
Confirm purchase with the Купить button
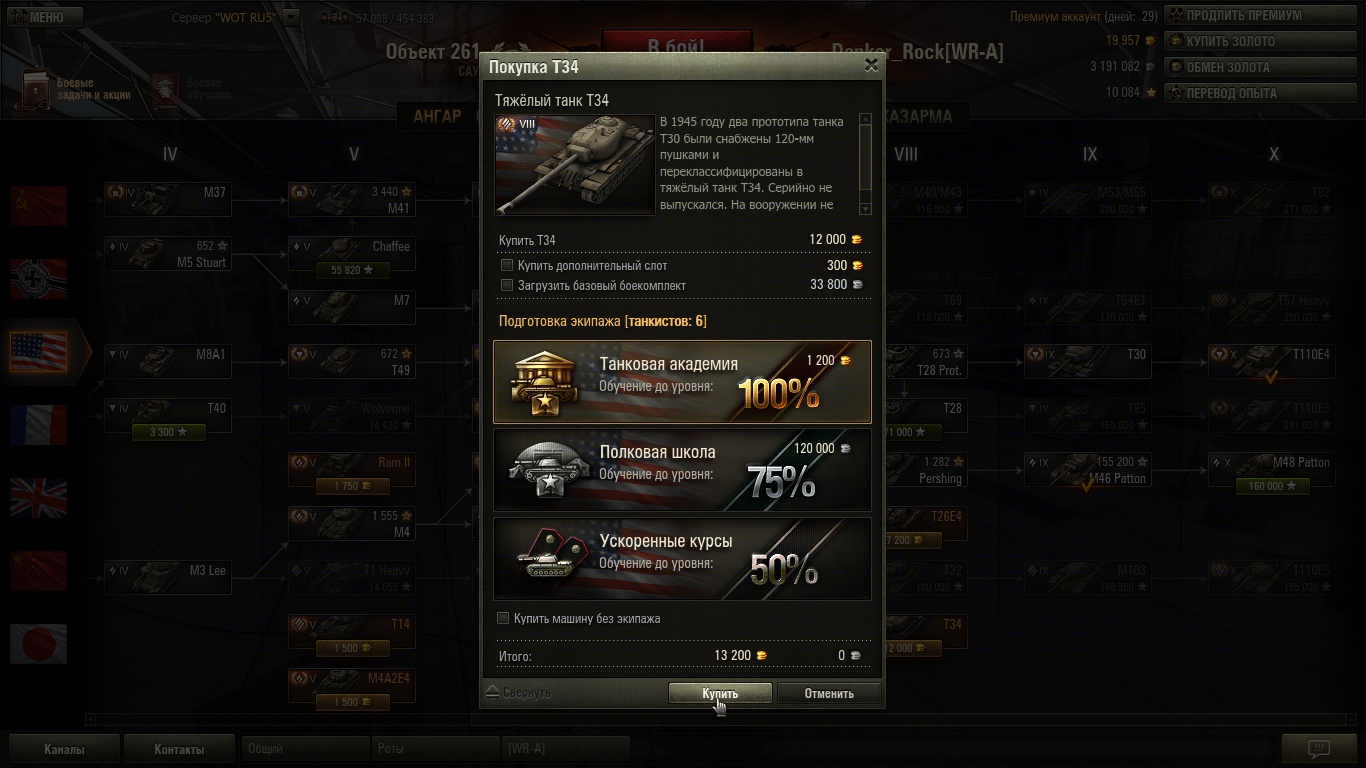(720, 693)
